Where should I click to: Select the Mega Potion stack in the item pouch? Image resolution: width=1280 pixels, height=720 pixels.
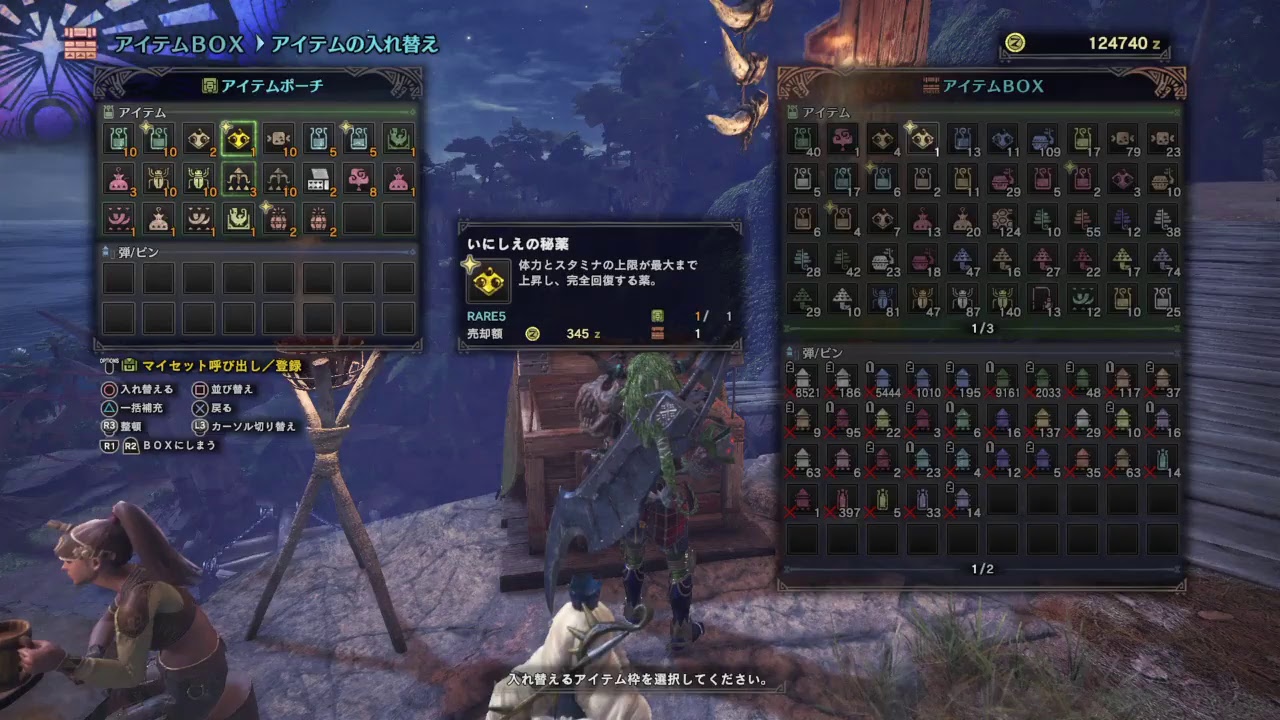(158, 140)
